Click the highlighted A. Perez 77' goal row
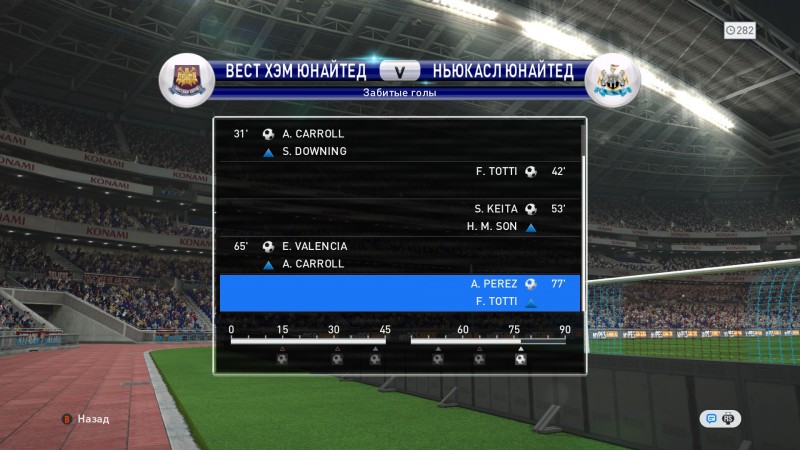Screen dimensions: 800x450 coord(400,293)
